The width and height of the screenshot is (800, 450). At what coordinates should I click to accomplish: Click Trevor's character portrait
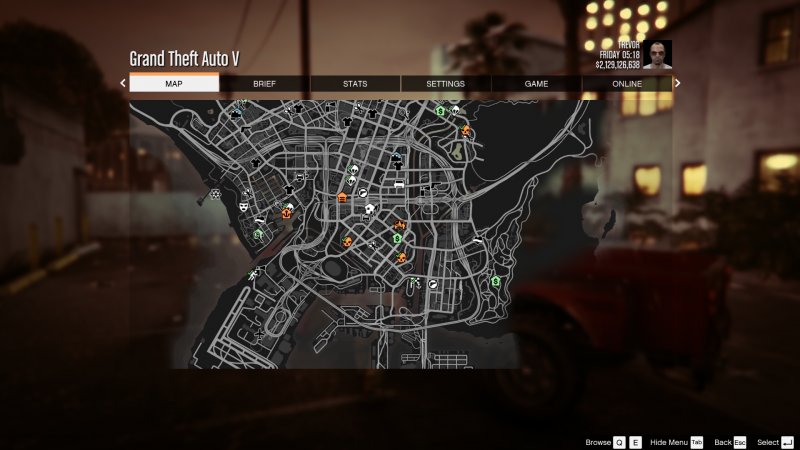(x=656, y=54)
